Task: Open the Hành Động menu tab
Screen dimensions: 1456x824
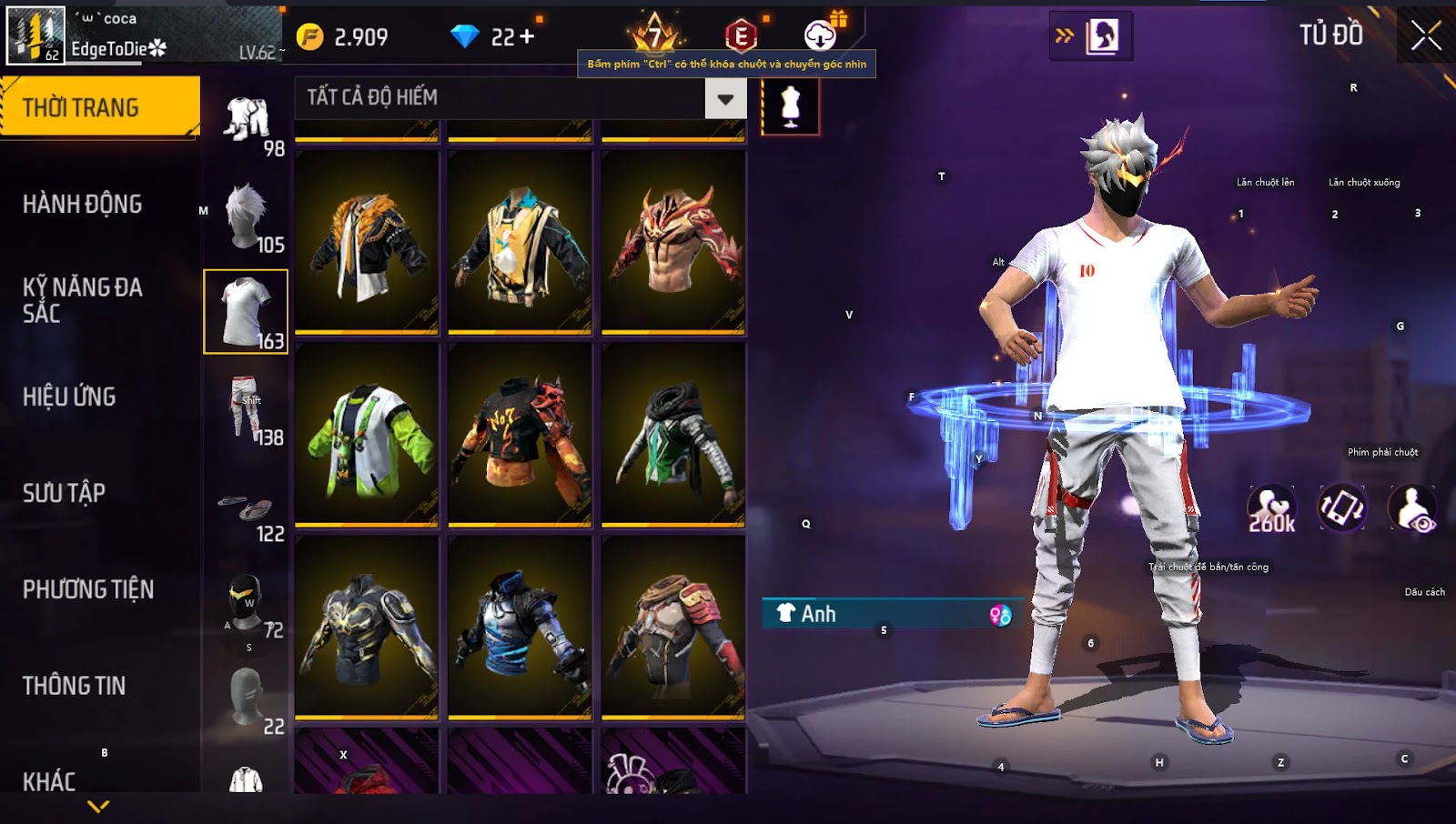Action: click(82, 205)
